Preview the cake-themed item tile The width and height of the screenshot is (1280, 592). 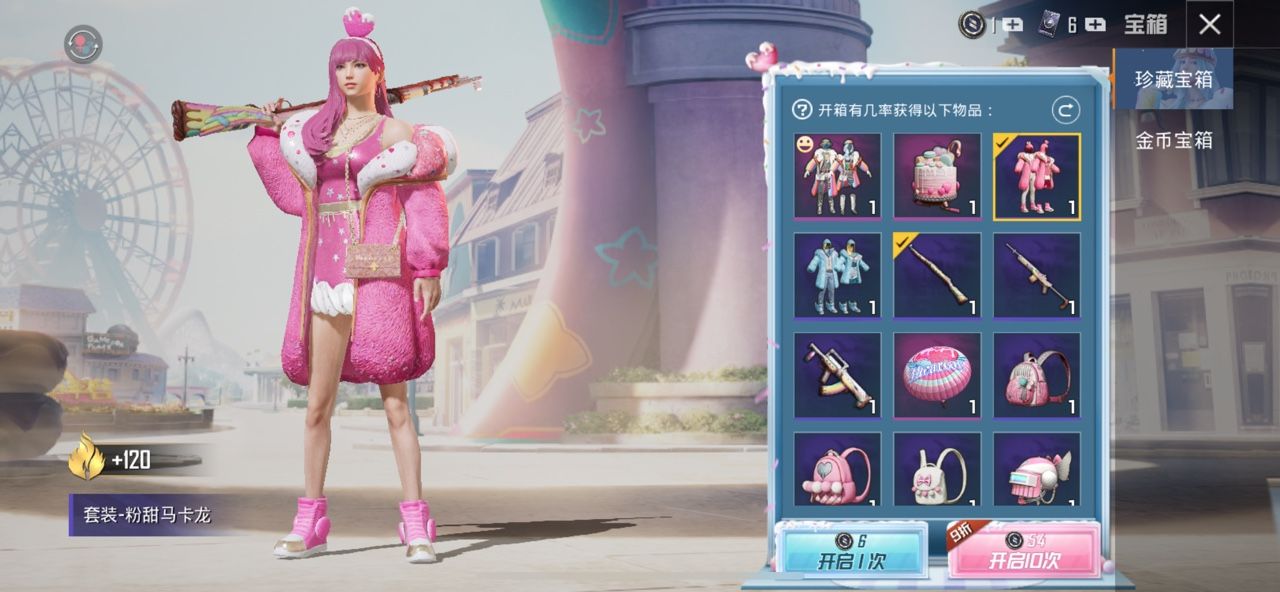click(x=937, y=176)
